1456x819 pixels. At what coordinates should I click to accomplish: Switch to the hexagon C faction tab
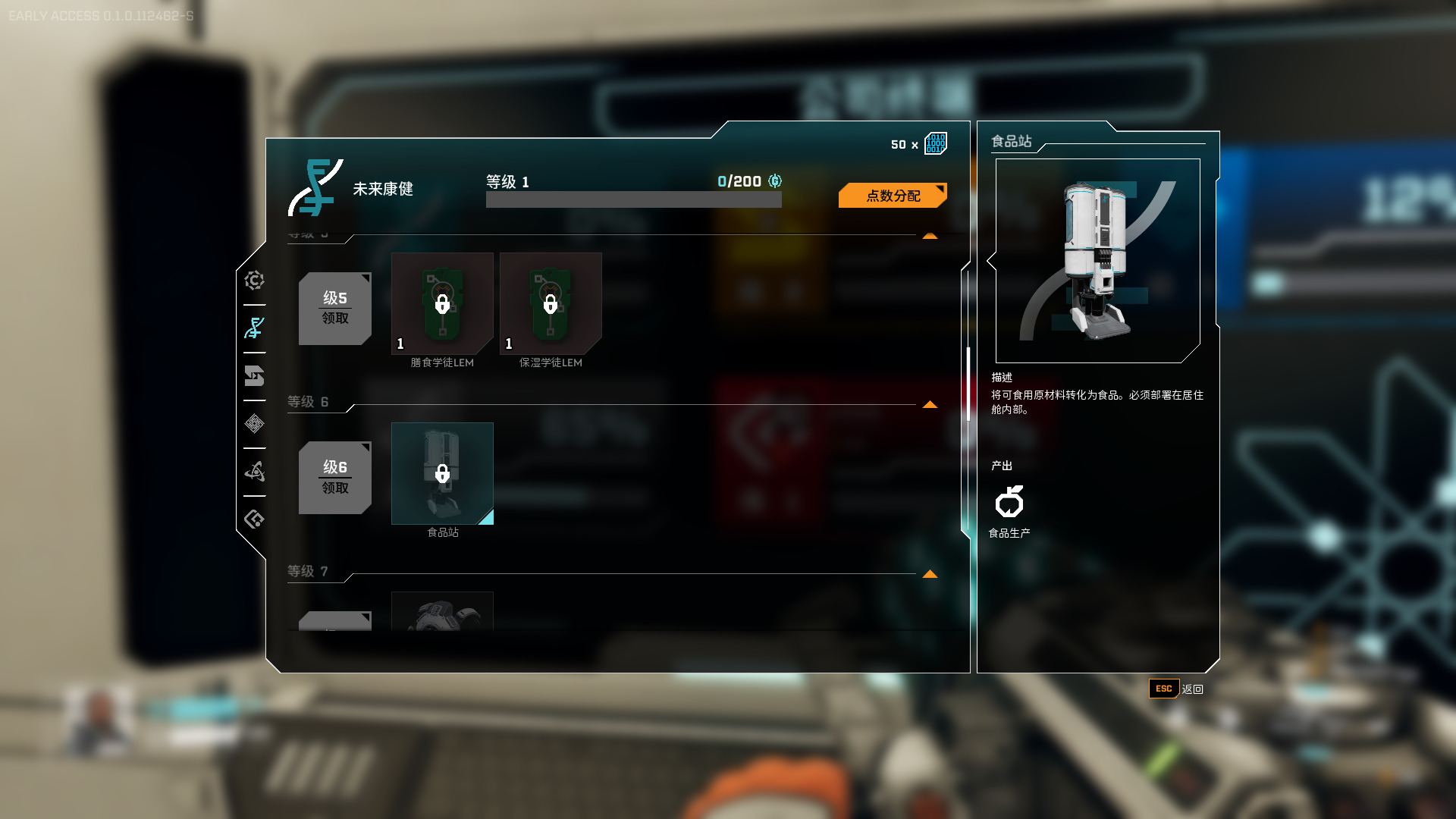(x=254, y=281)
